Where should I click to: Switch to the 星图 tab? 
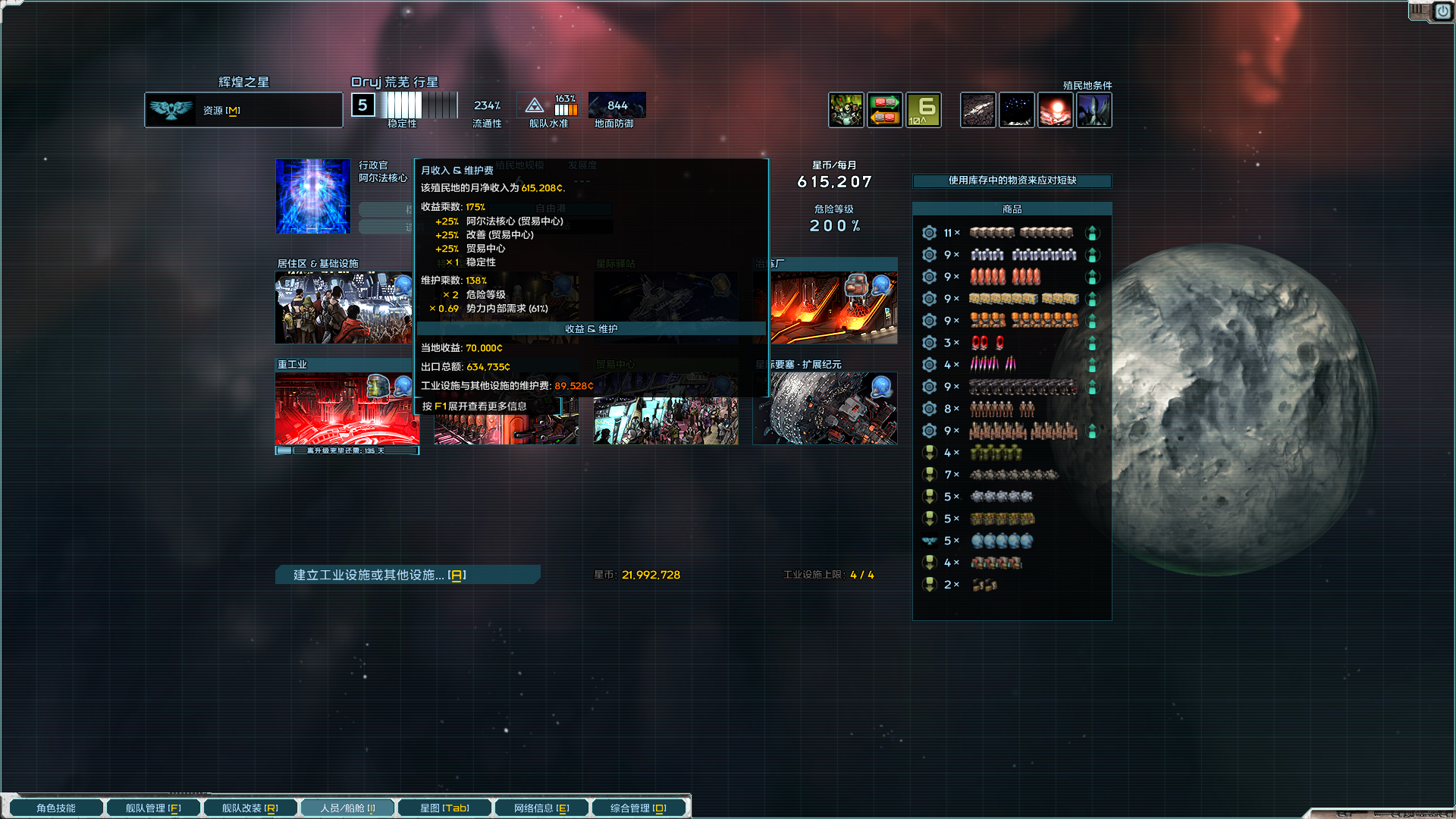pyautogui.click(x=444, y=807)
